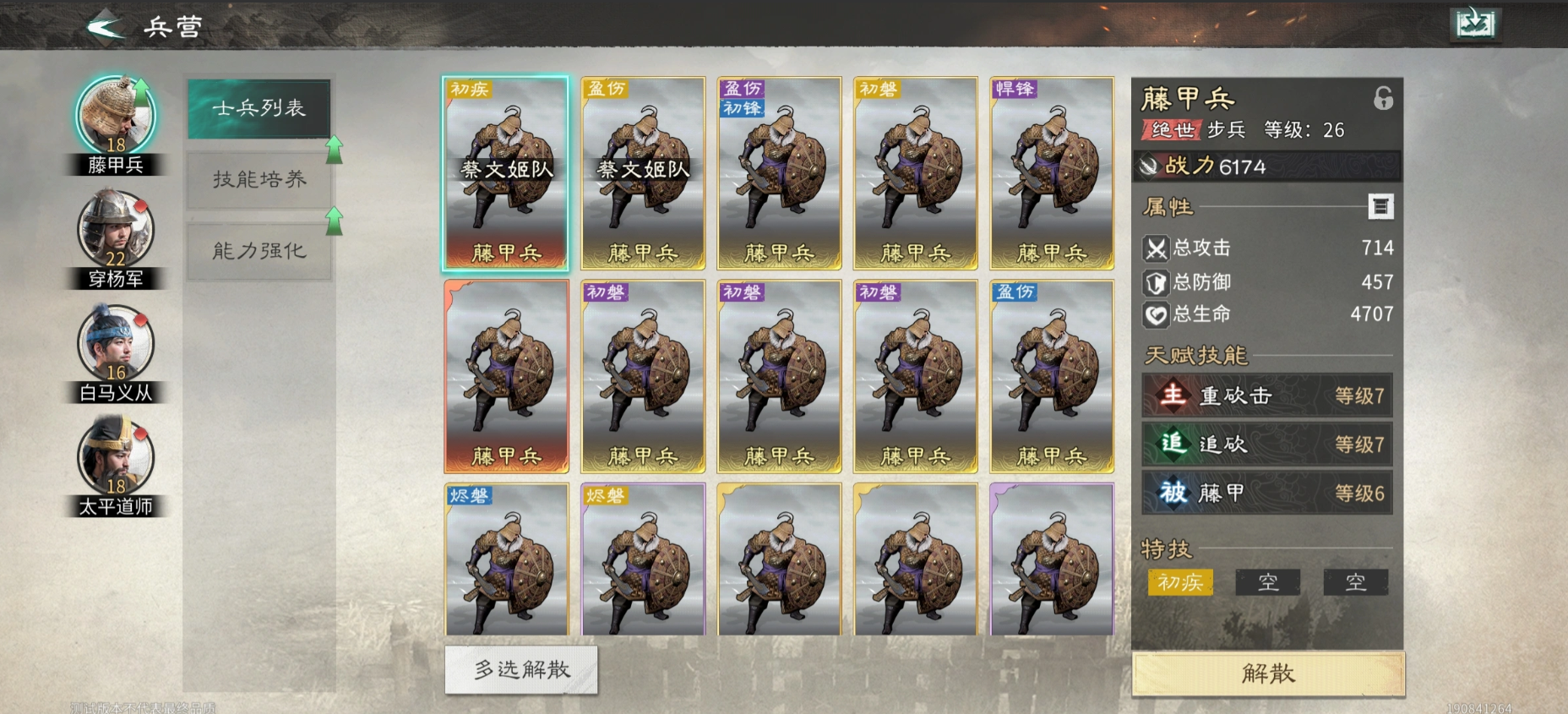Select the 士兵列表 tab

click(x=258, y=109)
